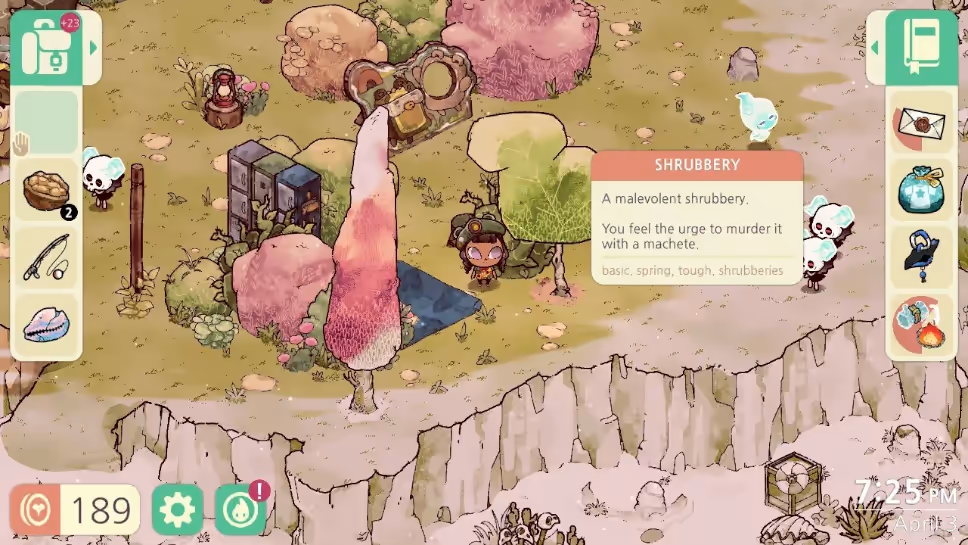Open the sealed letter request
Viewport: 968px width, 545px height.
point(920,123)
